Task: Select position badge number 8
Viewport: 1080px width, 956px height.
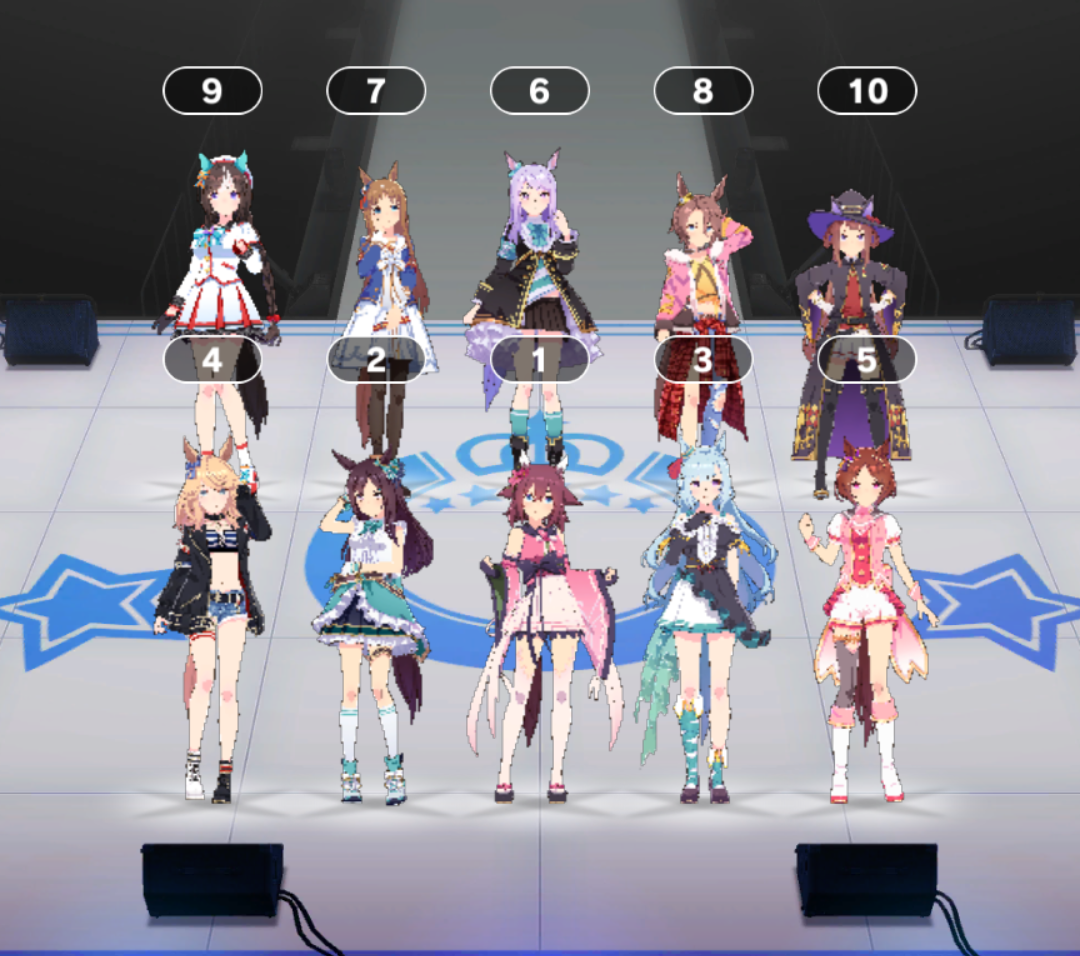Action: (x=703, y=91)
